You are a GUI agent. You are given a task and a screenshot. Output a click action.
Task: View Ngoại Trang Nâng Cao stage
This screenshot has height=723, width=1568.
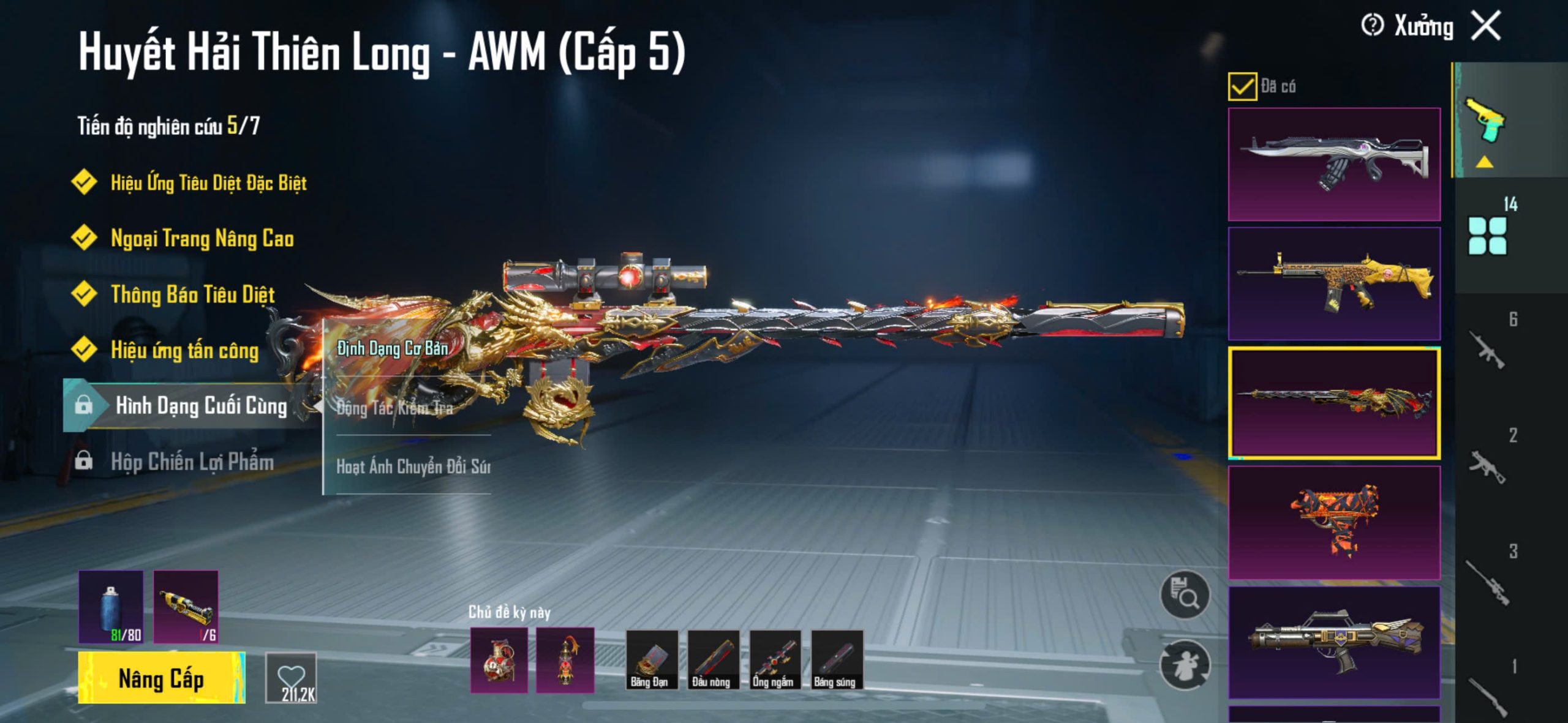202,238
